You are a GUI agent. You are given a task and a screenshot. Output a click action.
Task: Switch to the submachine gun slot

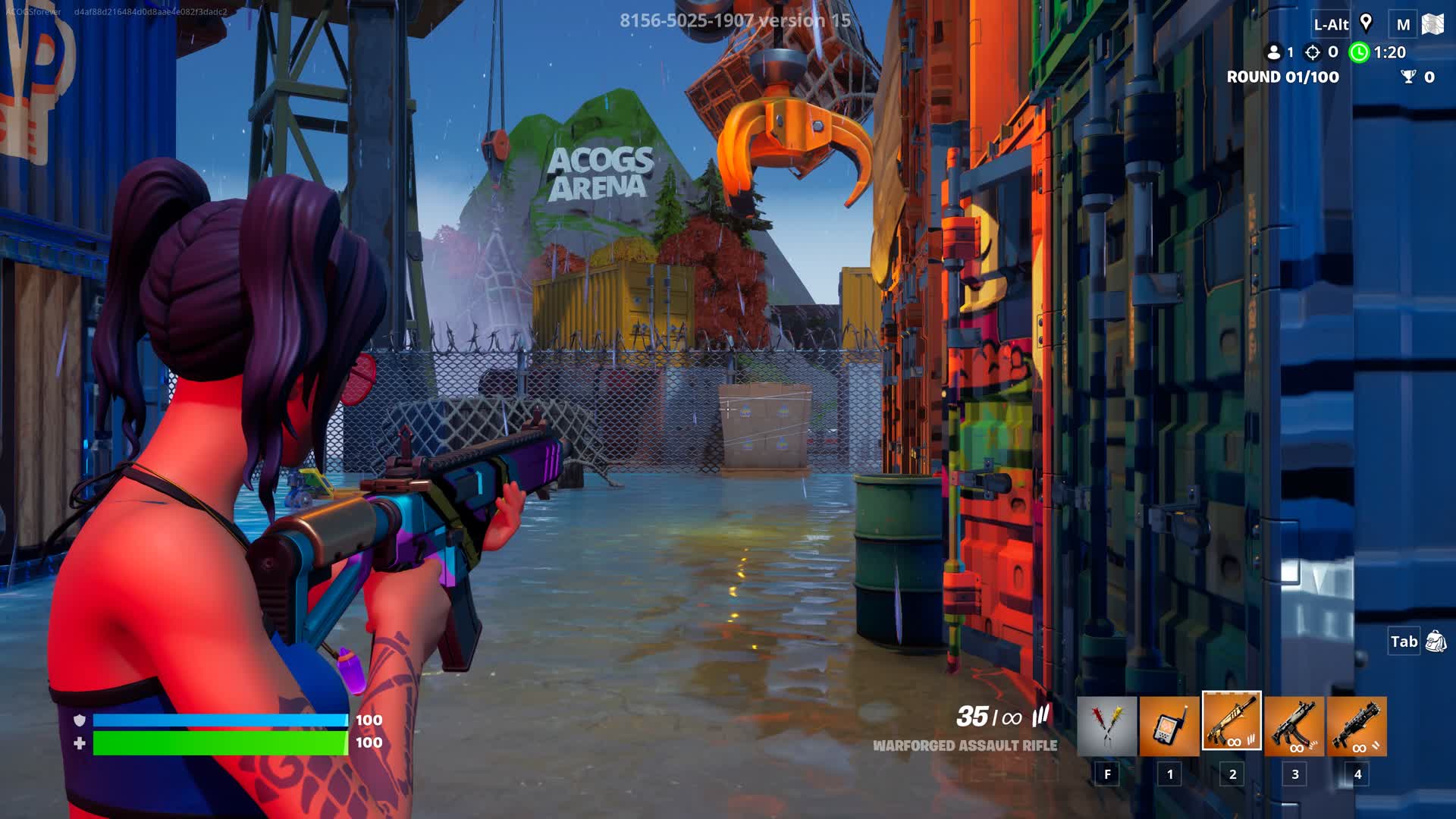tap(1294, 726)
